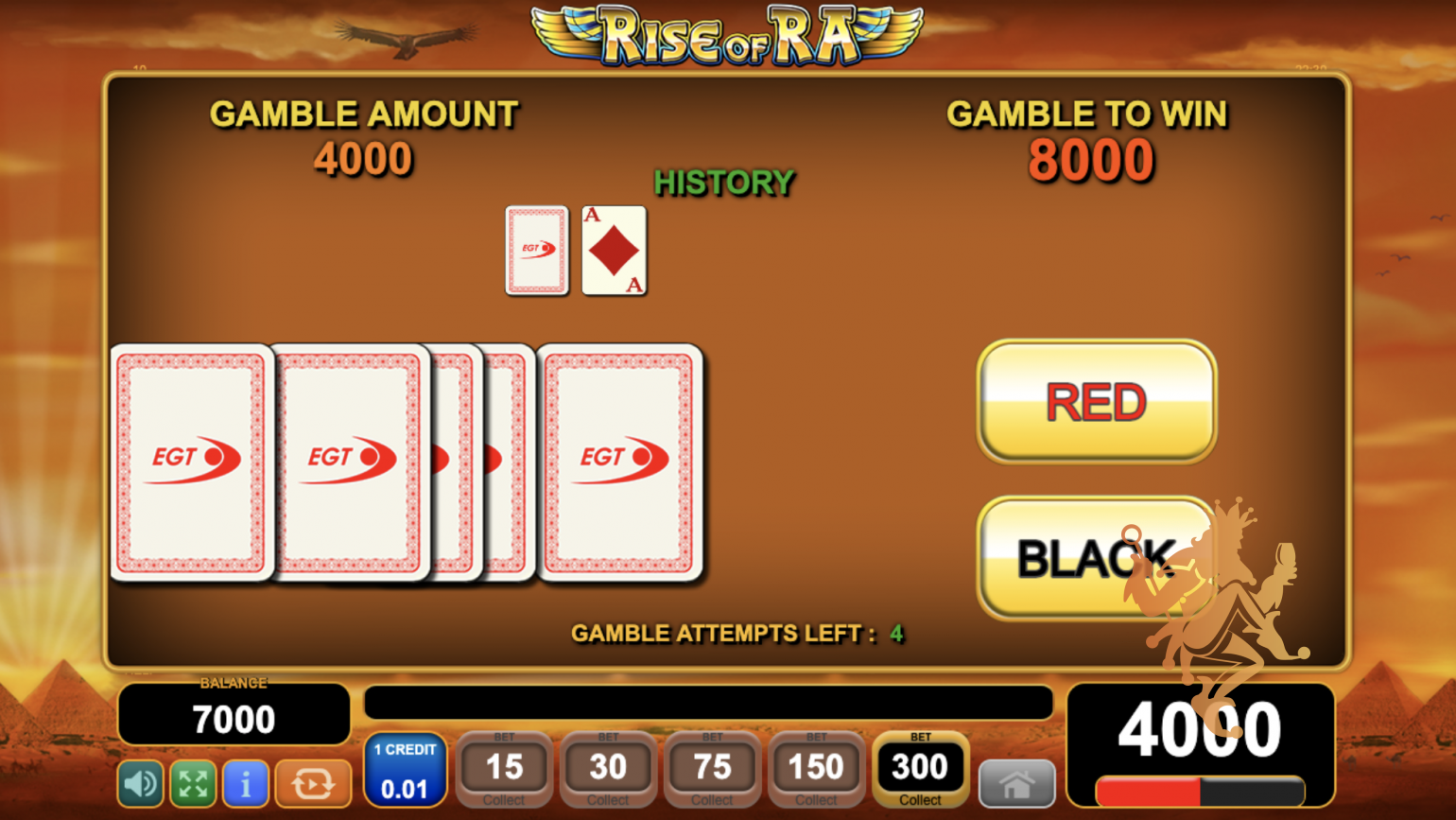This screenshot has height=820, width=1456.
Task: Choose RED for the gamble
Action: click(1095, 400)
